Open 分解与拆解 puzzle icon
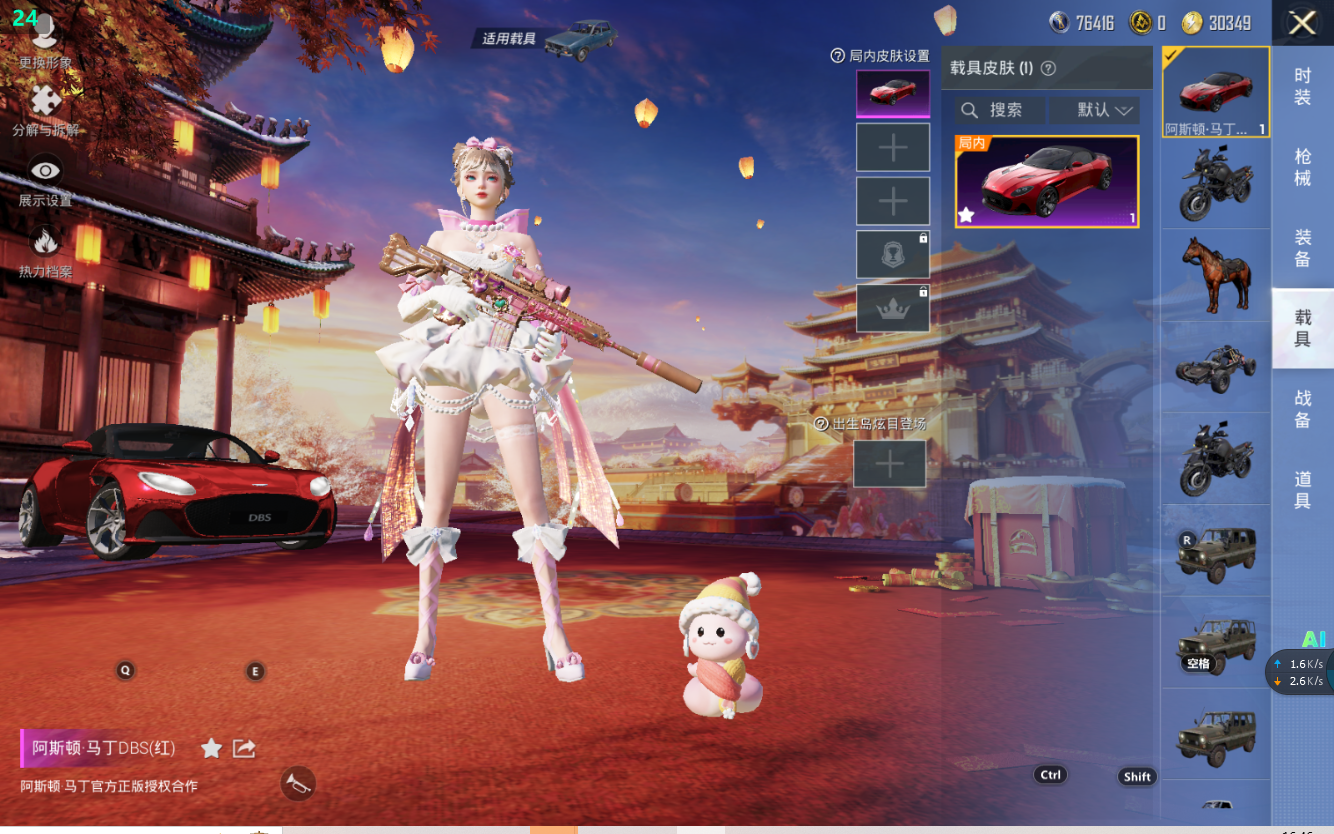1334x834 pixels. click(45, 109)
